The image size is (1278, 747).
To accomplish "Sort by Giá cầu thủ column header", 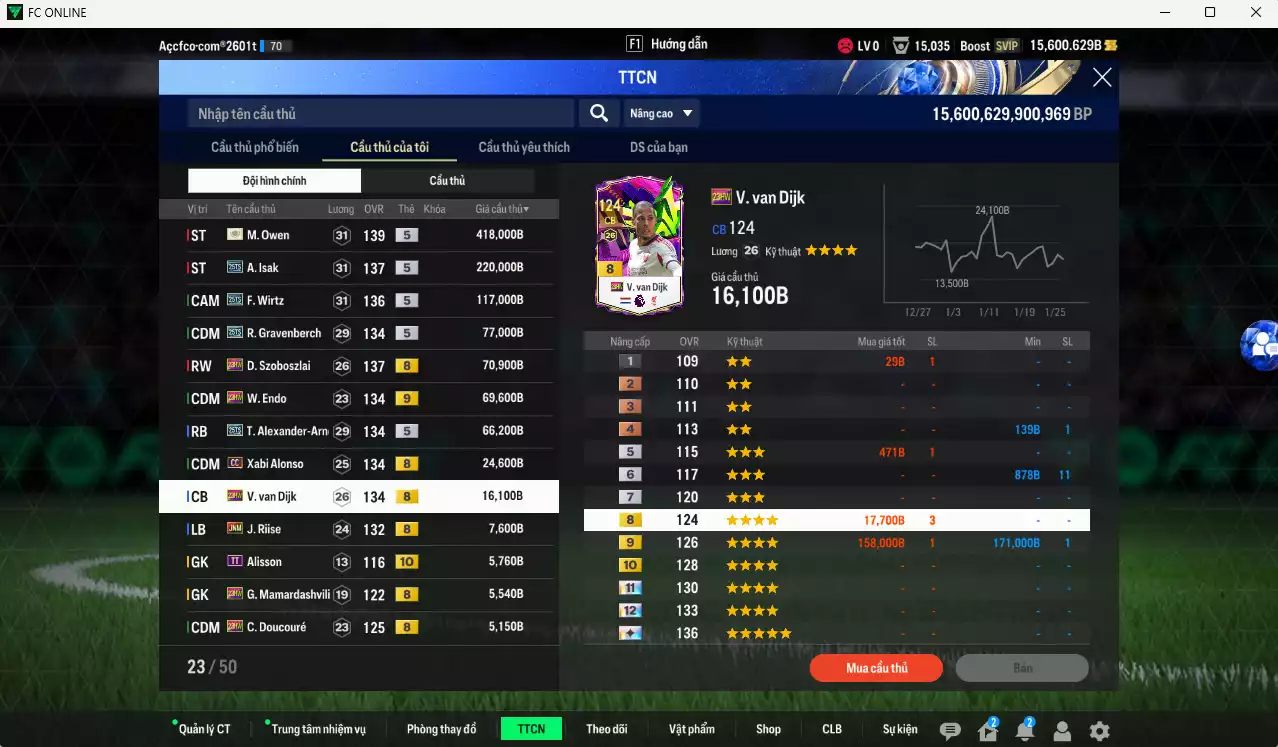I will pos(502,209).
